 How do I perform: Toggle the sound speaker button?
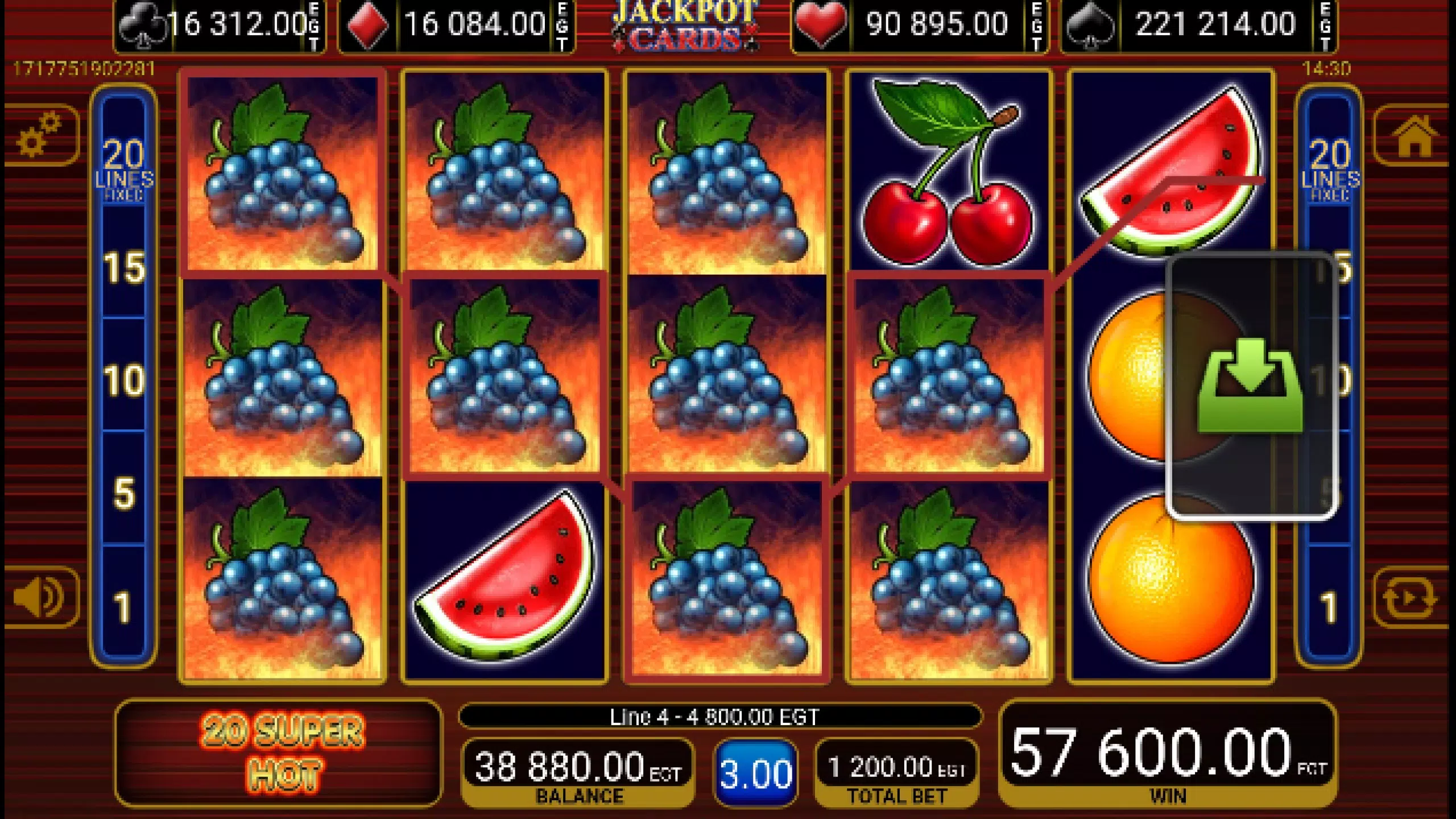(x=41, y=597)
